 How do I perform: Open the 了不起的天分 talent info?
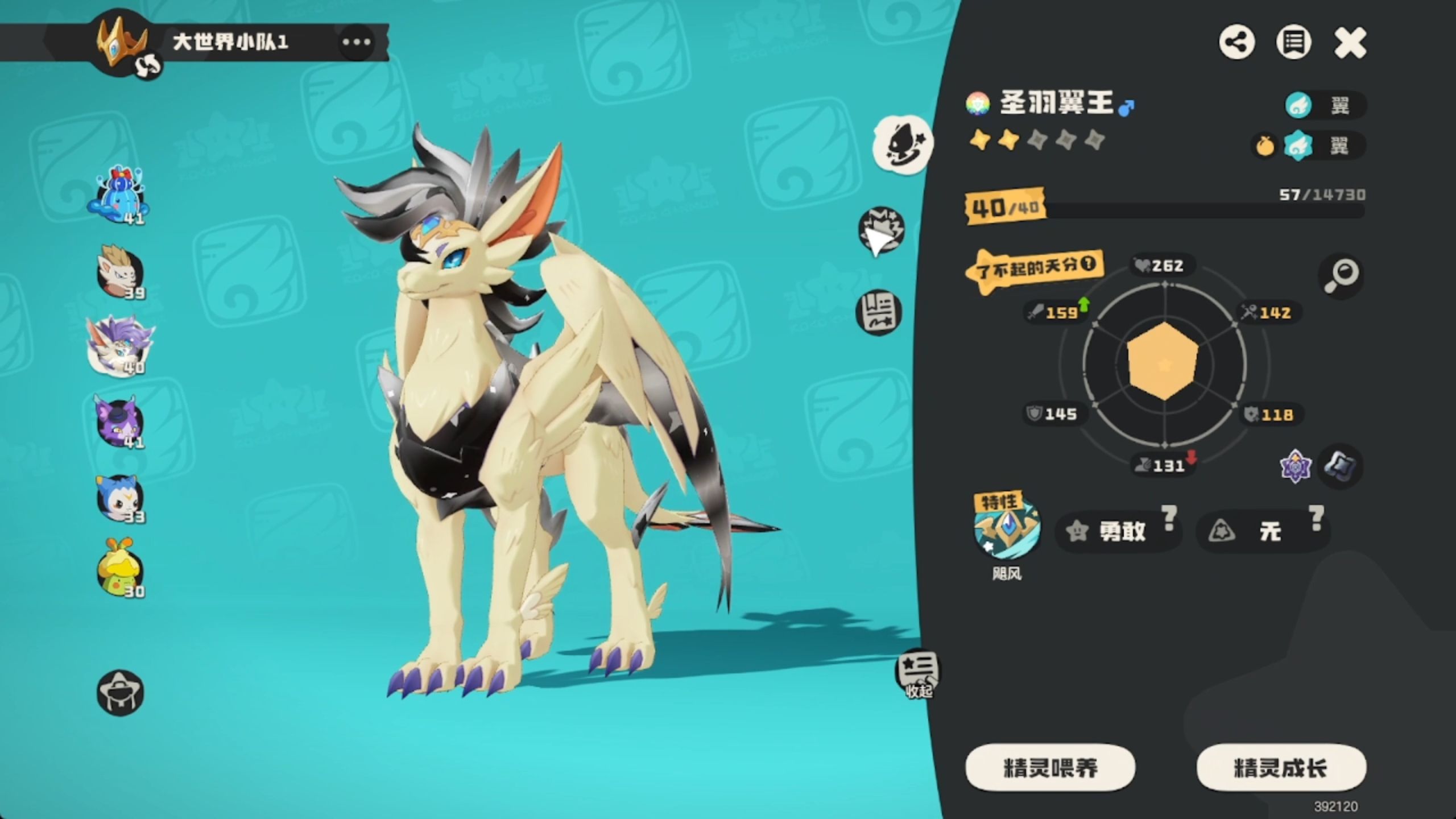click(1035, 268)
